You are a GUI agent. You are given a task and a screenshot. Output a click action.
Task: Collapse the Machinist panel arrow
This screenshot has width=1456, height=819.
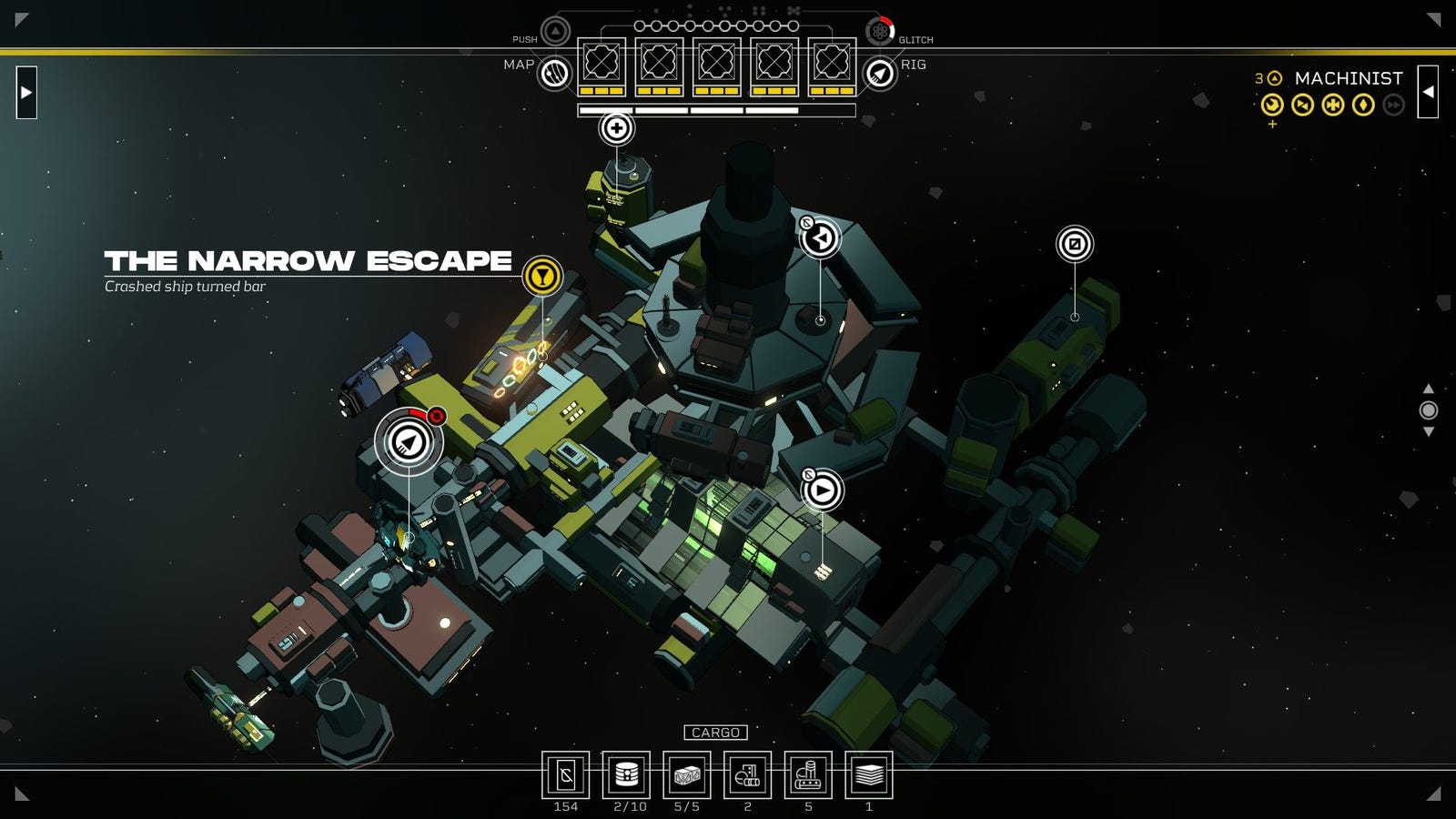[1428, 92]
